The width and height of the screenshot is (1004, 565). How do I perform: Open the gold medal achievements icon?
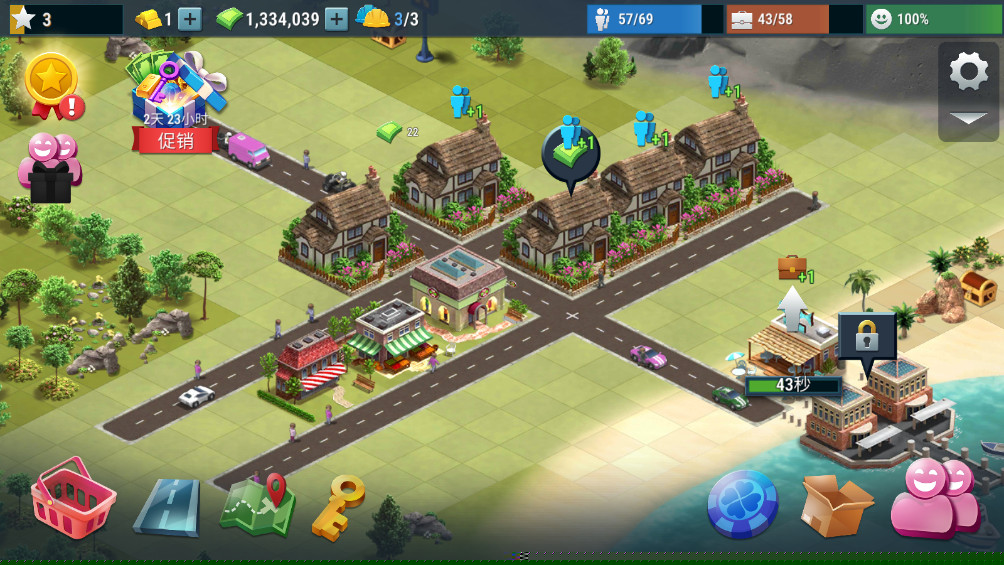point(52,84)
